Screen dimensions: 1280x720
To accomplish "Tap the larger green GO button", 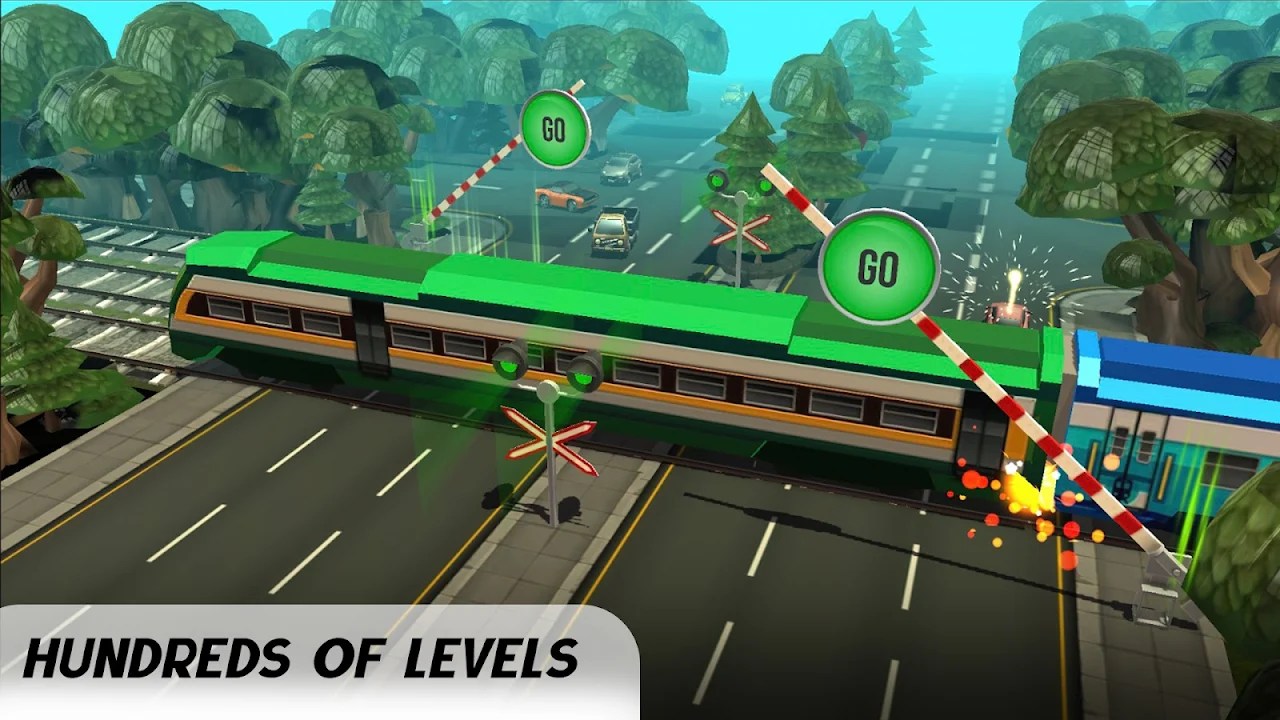I will (x=879, y=267).
